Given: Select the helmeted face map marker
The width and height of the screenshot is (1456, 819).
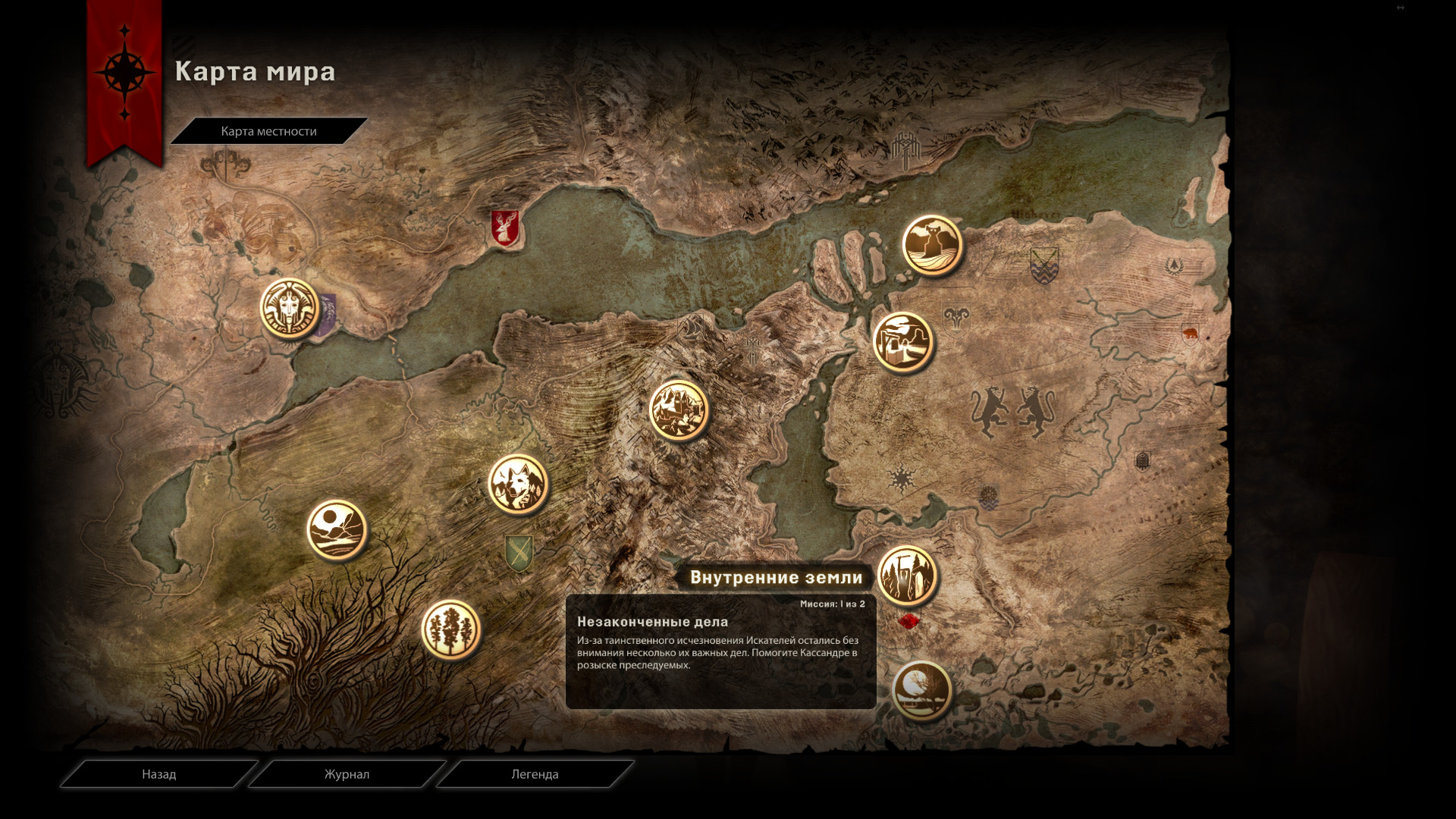Looking at the screenshot, I should pyautogui.click(x=290, y=308).
